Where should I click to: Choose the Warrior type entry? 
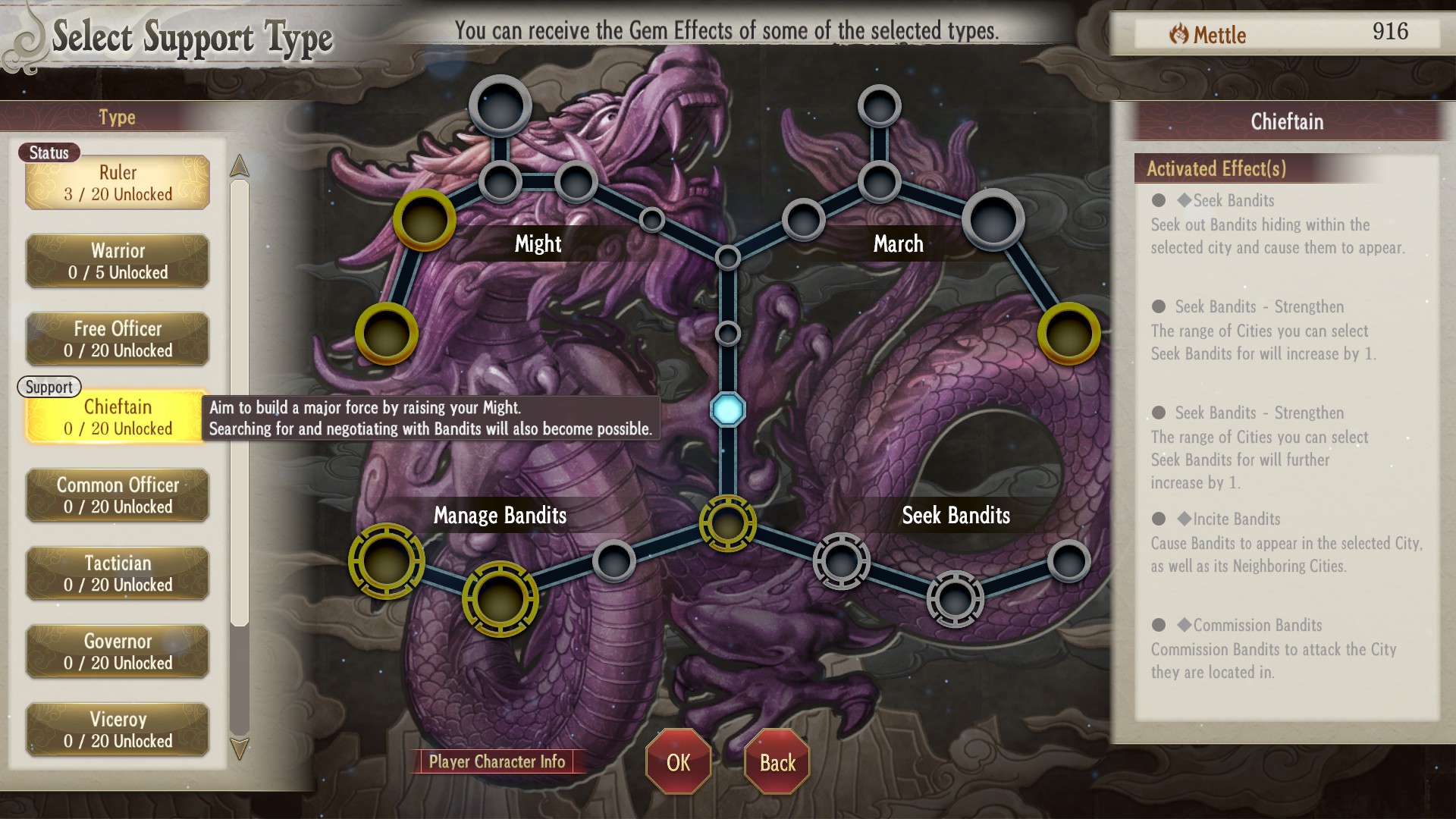click(118, 261)
